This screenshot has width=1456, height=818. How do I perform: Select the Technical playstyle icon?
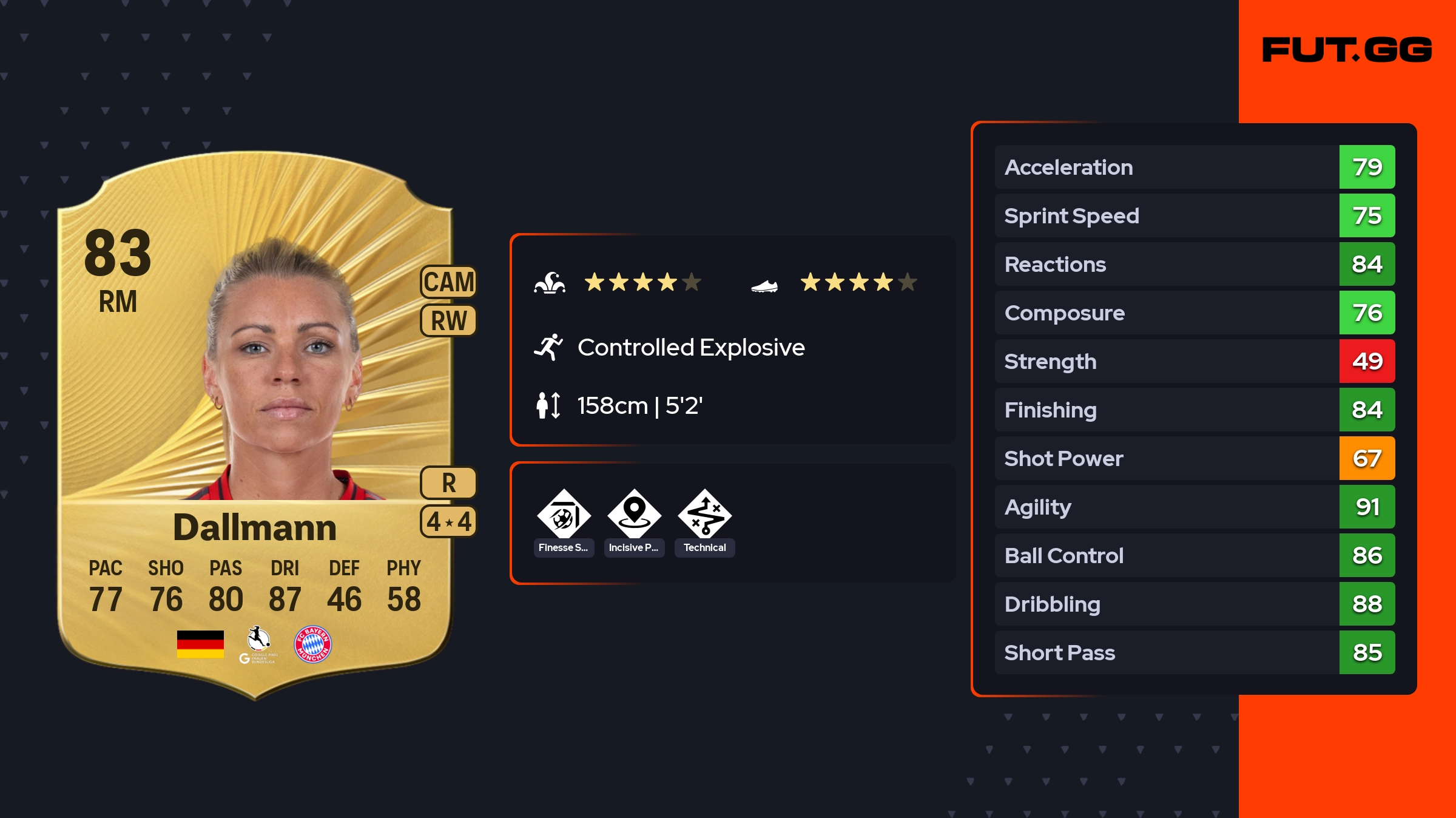pos(704,516)
